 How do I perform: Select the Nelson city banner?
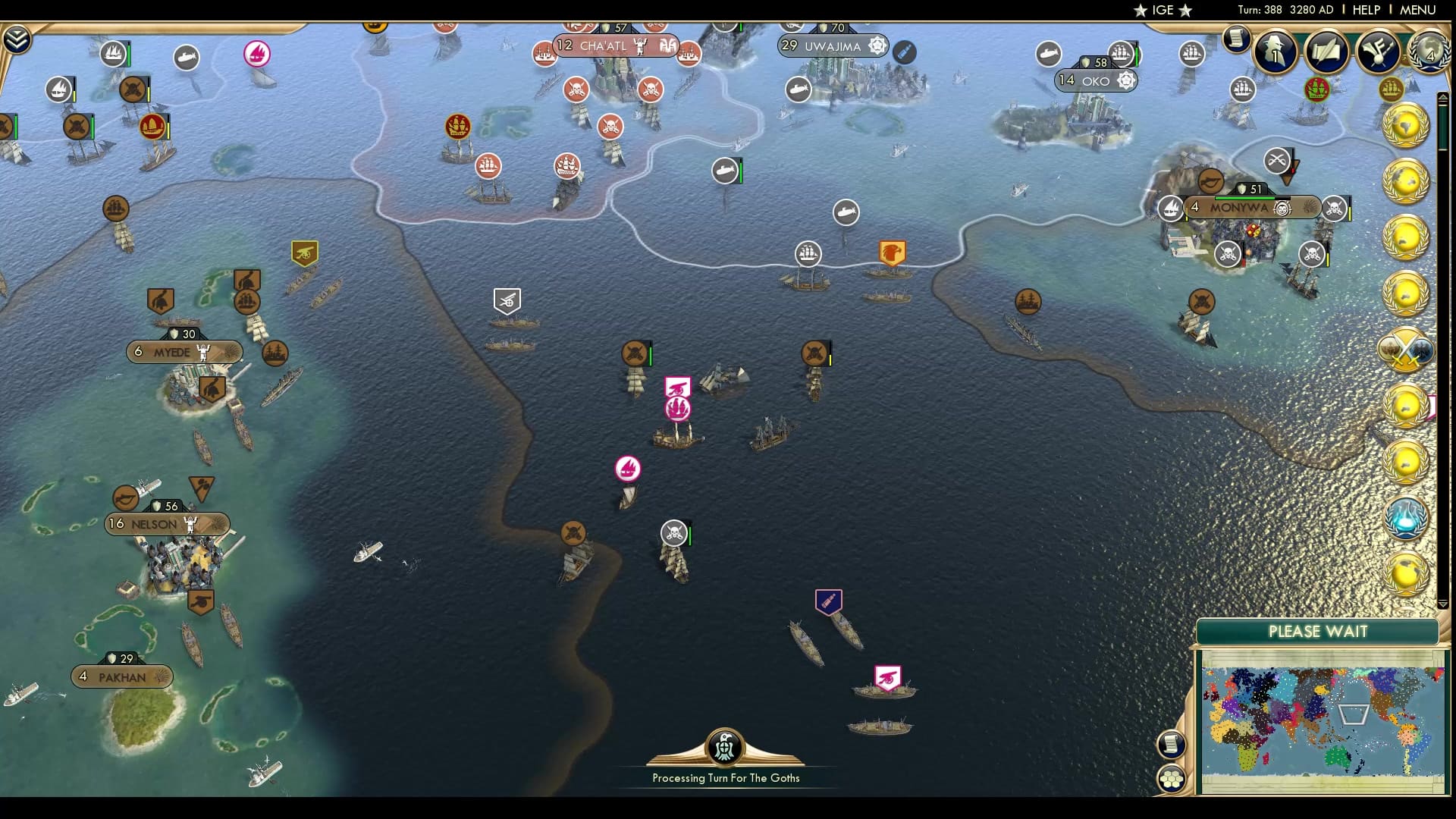pos(167,524)
